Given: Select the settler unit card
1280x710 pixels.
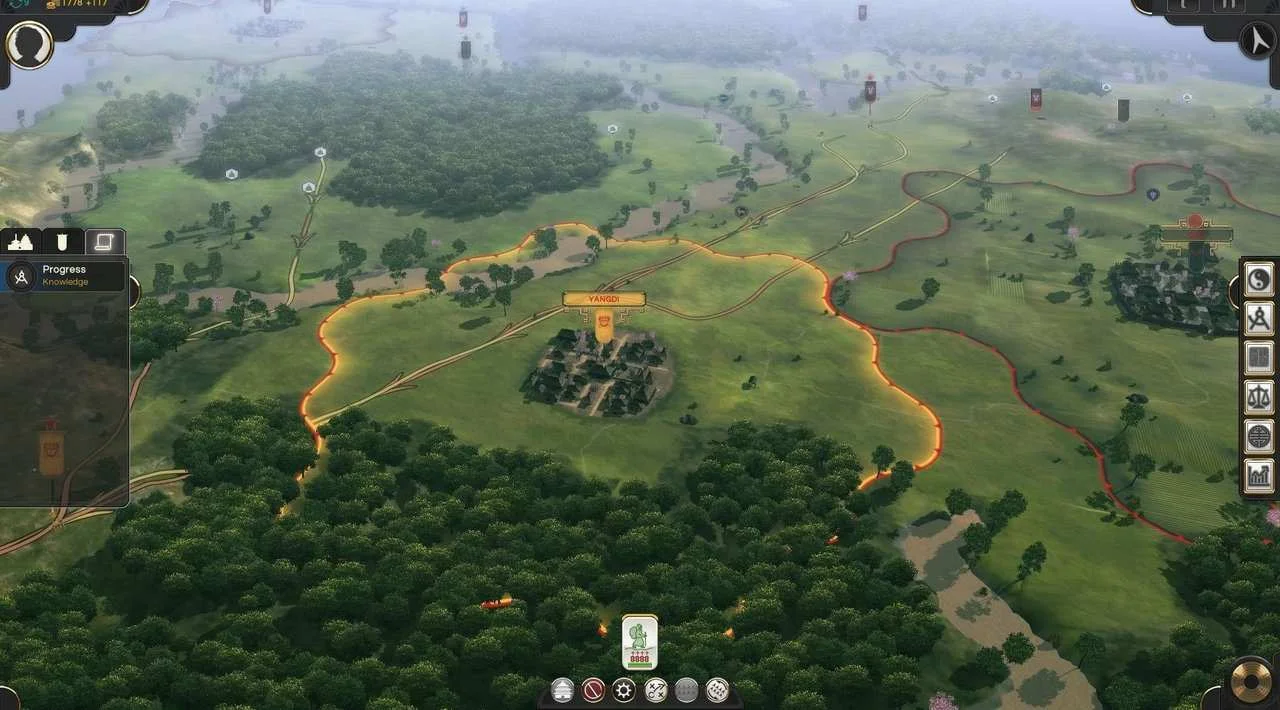Looking at the screenshot, I should pos(640,642).
